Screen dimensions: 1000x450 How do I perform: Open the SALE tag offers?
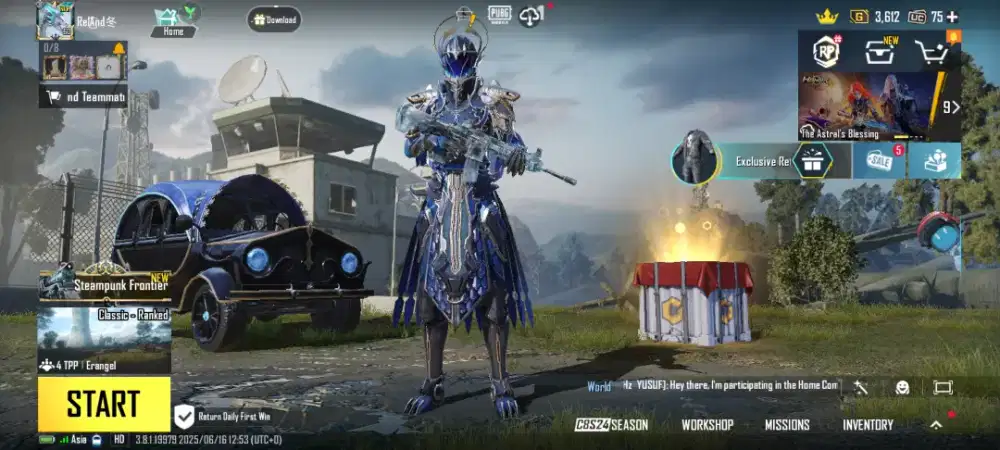(880, 161)
